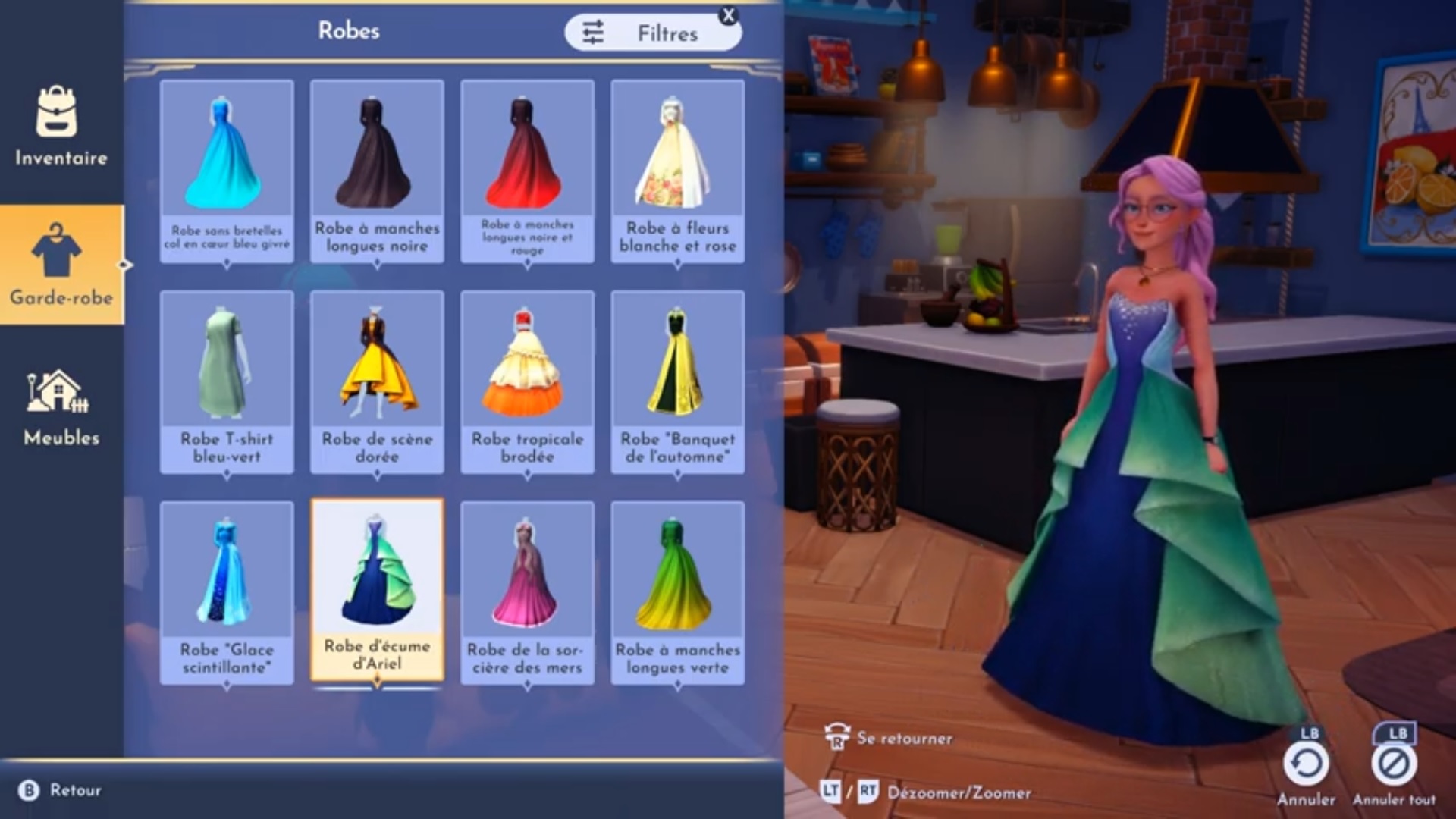1456x819 pixels.
Task: Pick the black and red long-sleeve dress
Action: [527, 171]
